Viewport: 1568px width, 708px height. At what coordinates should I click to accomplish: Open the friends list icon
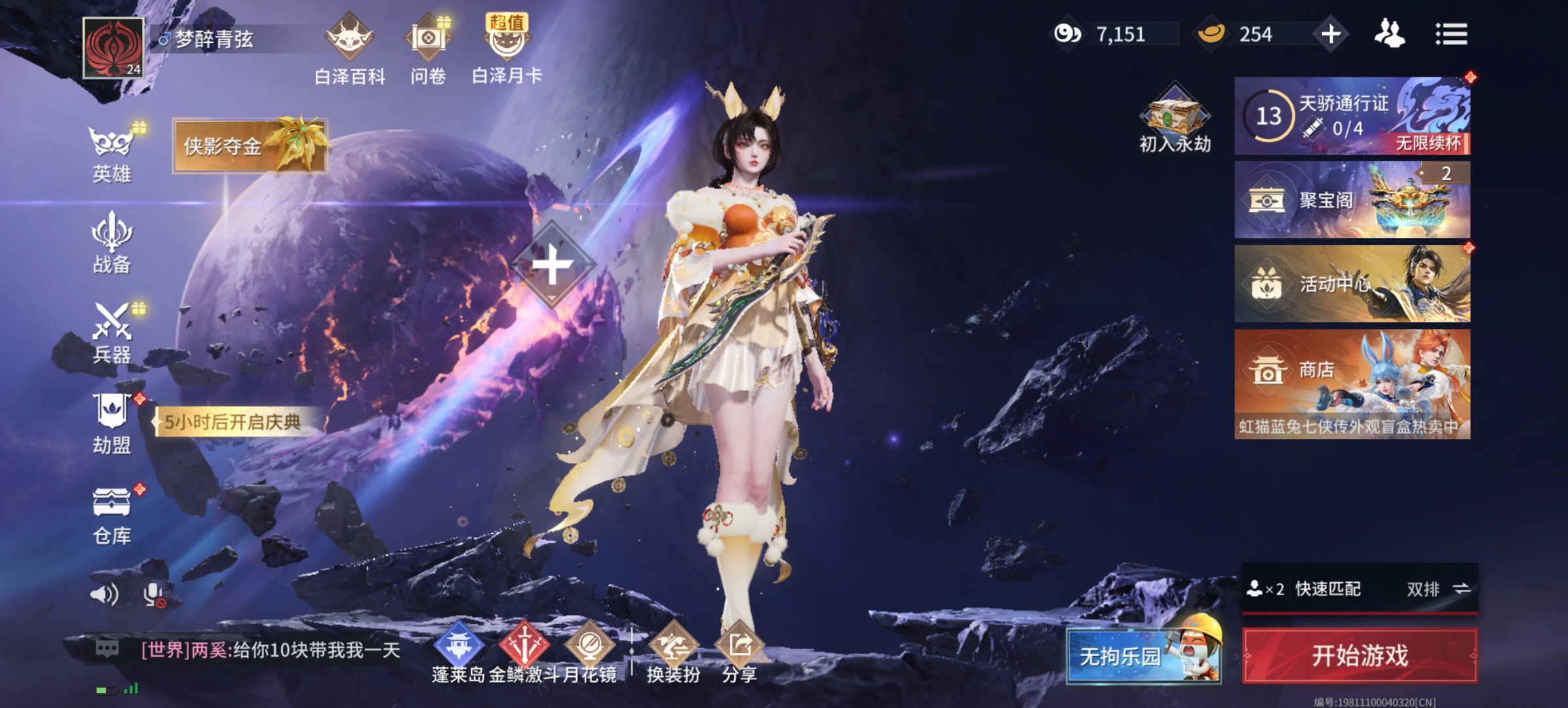[x=1389, y=34]
